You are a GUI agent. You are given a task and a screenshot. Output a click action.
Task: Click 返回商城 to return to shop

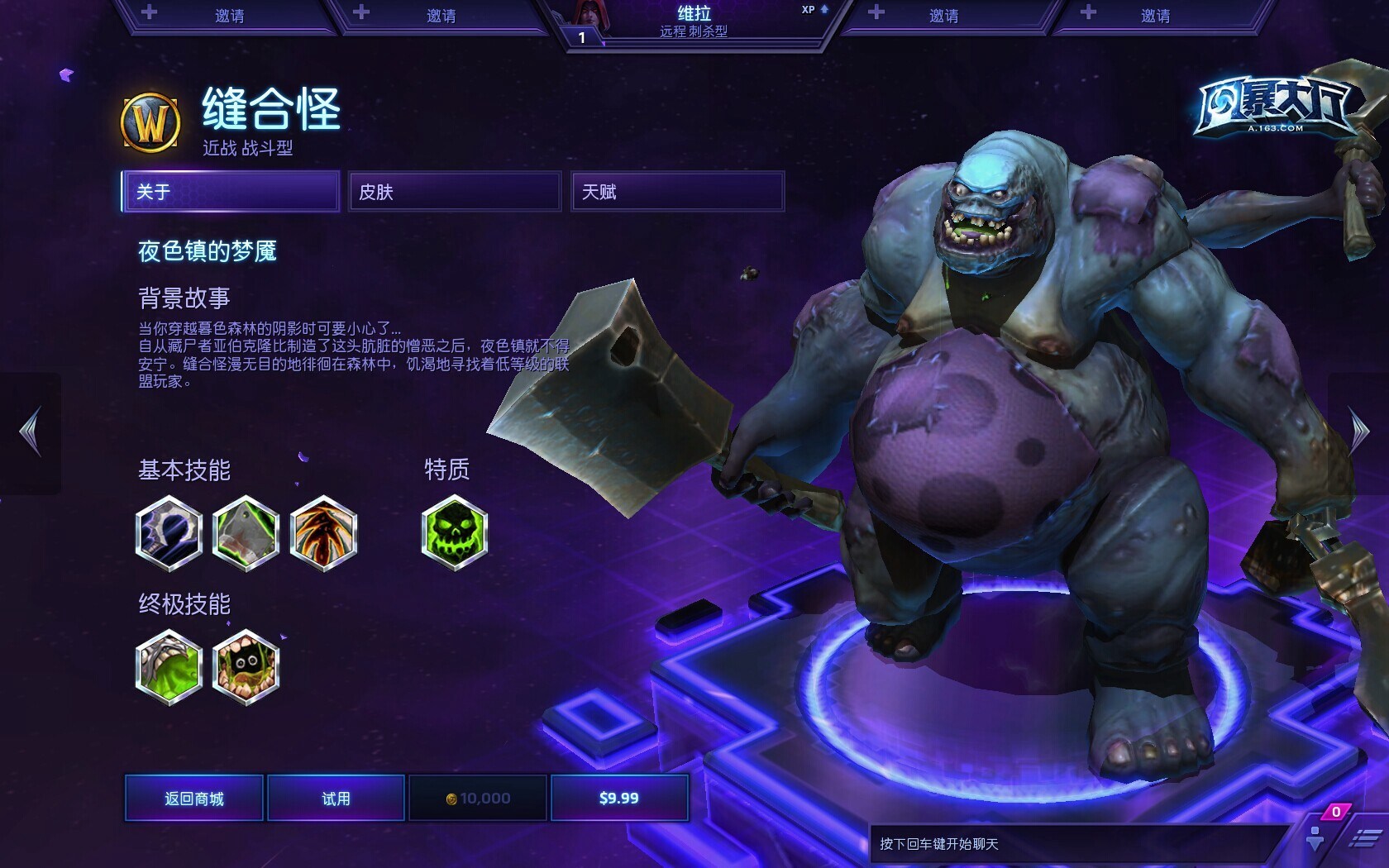pos(194,798)
